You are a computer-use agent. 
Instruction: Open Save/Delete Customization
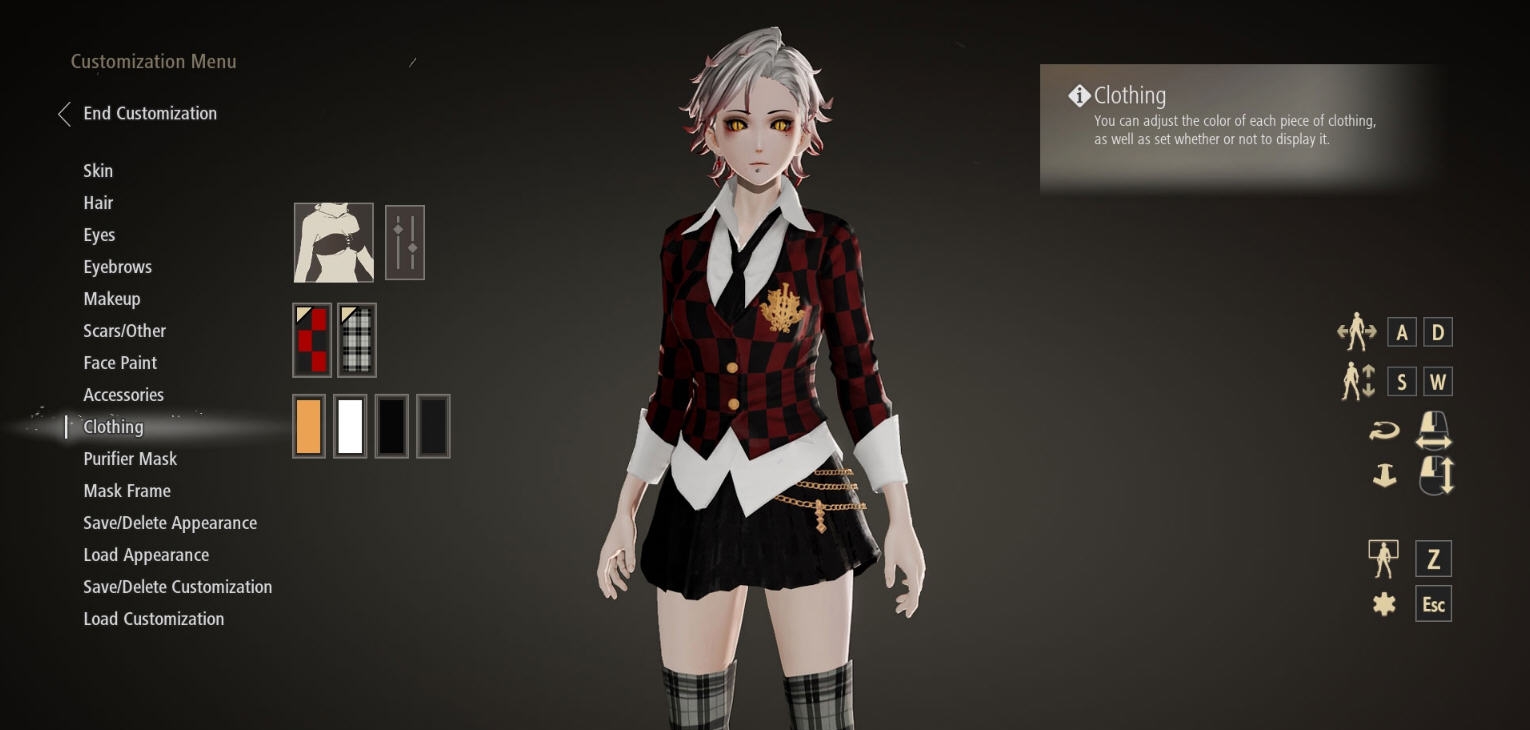click(x=177, y=587)
